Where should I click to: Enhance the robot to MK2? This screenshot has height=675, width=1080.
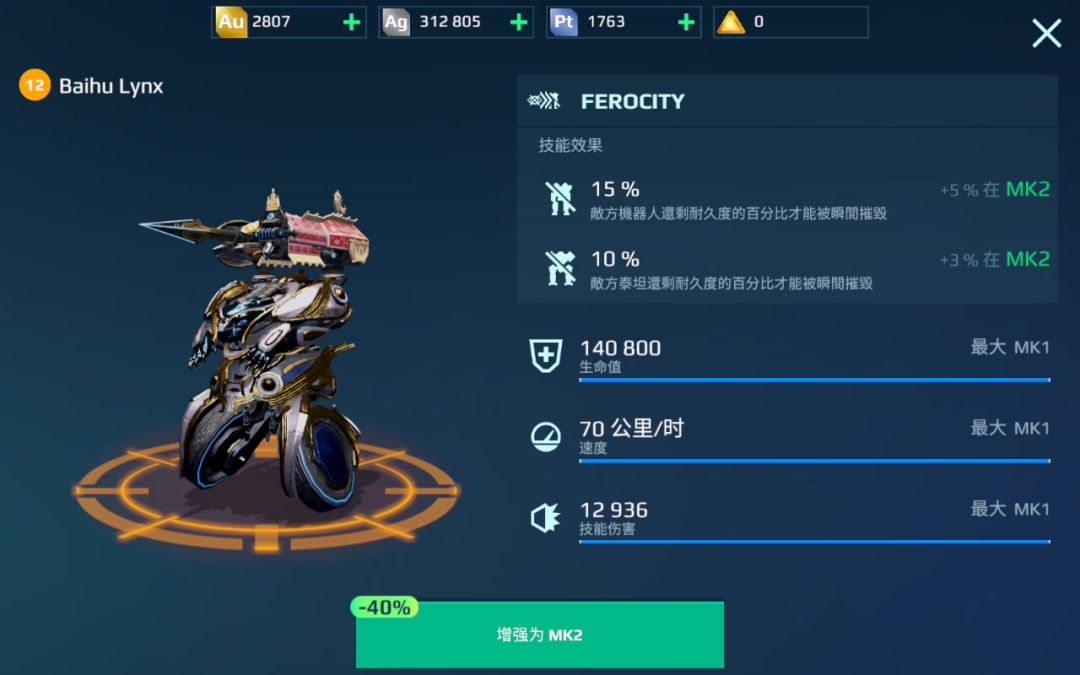[x=540, y=635]
